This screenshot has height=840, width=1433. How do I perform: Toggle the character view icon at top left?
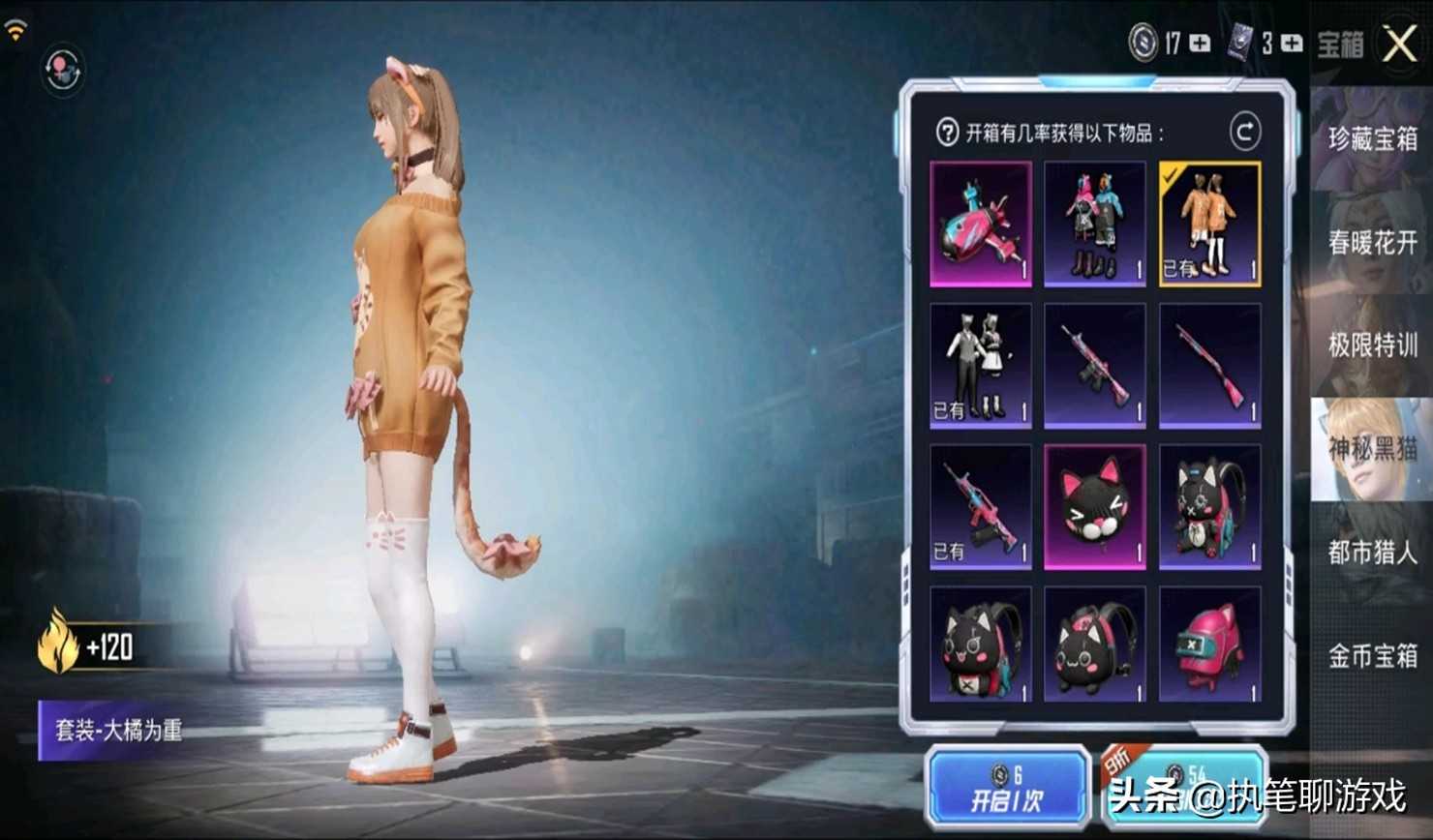coord(64,71)
